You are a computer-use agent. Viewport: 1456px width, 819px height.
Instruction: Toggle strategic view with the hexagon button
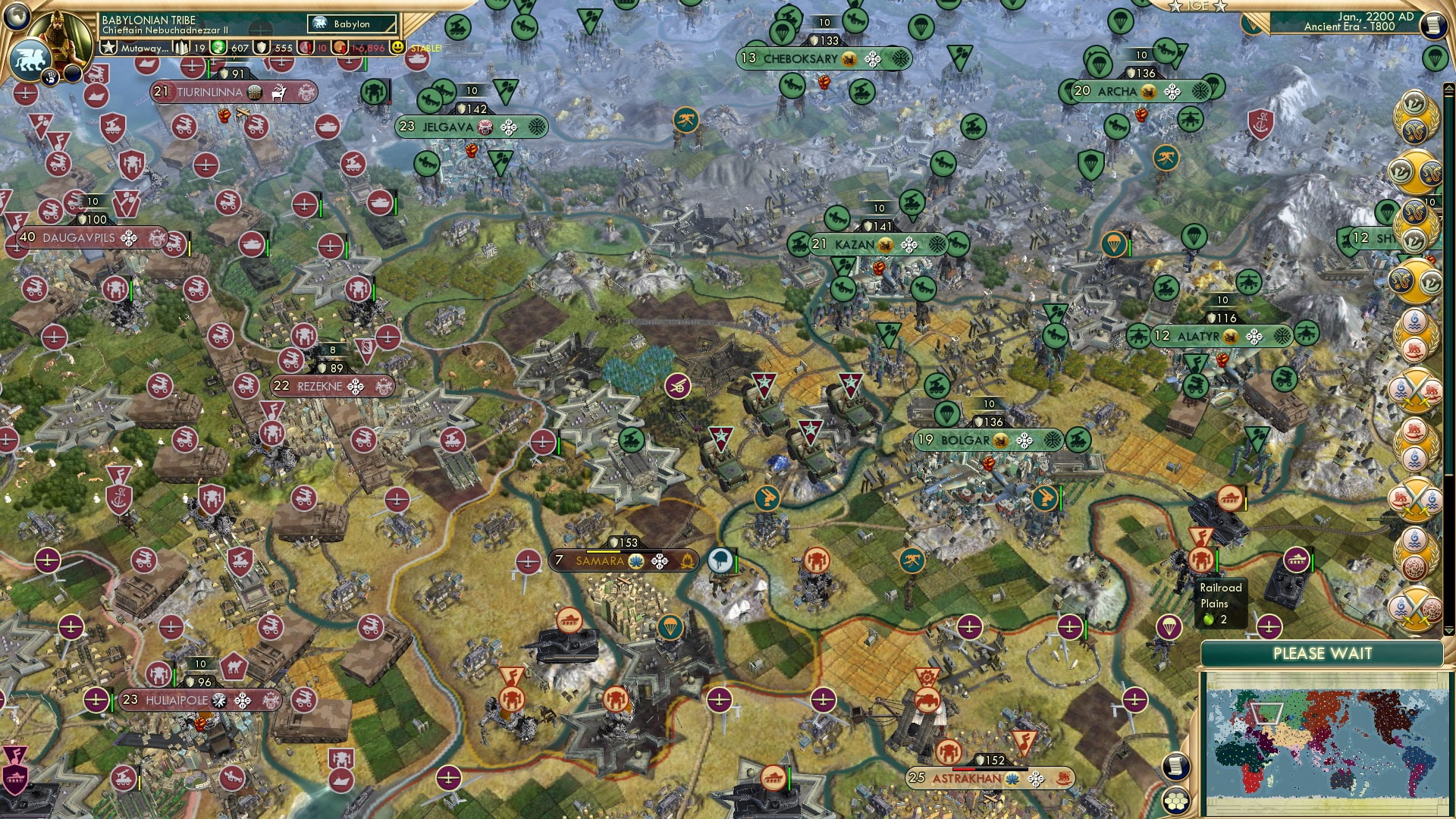(x=1175, y=800)
